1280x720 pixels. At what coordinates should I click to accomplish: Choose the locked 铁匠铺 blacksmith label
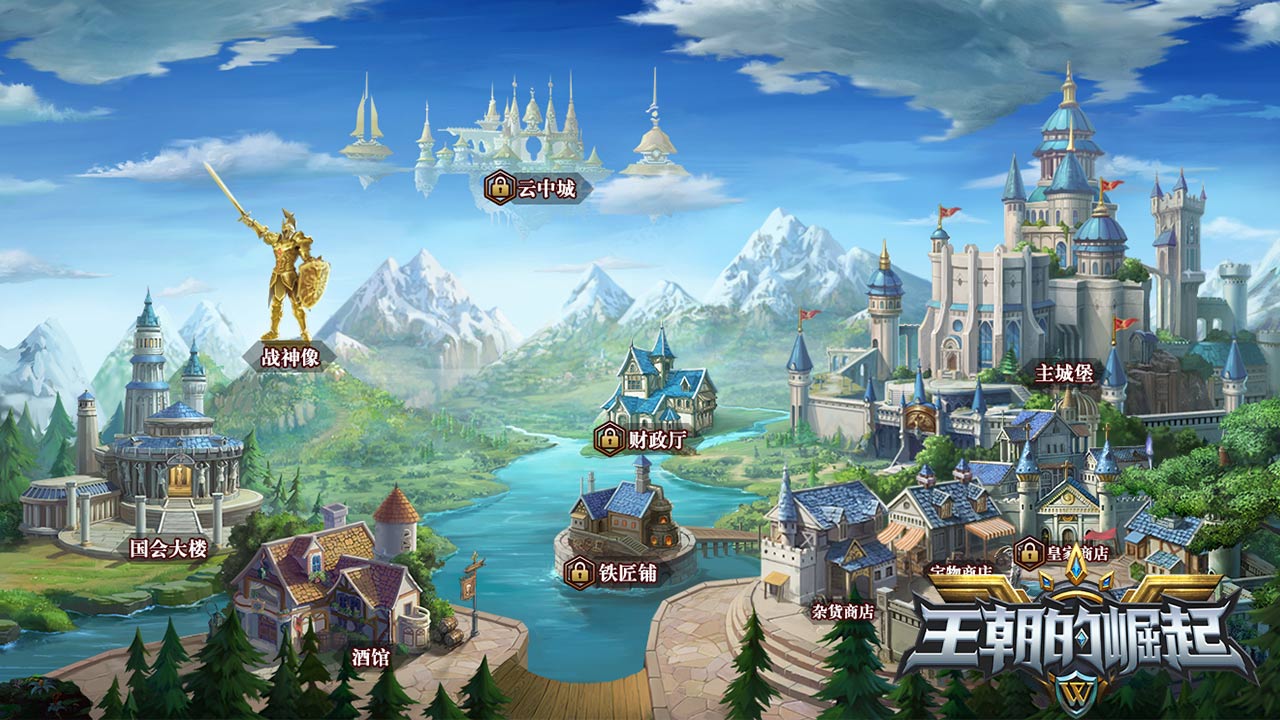click(x=614, y=573)
